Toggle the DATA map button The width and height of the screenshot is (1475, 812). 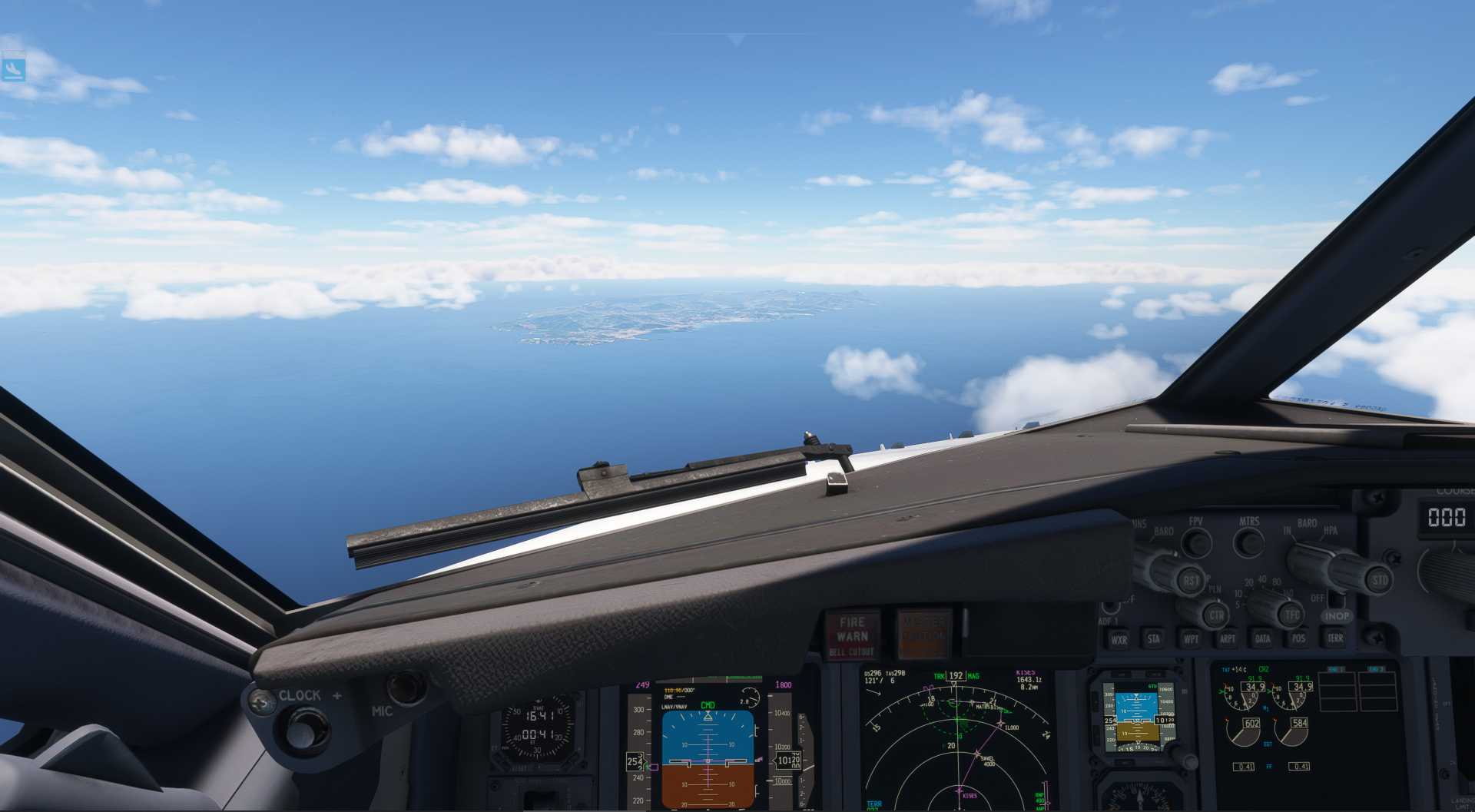tap(1263, 638)
